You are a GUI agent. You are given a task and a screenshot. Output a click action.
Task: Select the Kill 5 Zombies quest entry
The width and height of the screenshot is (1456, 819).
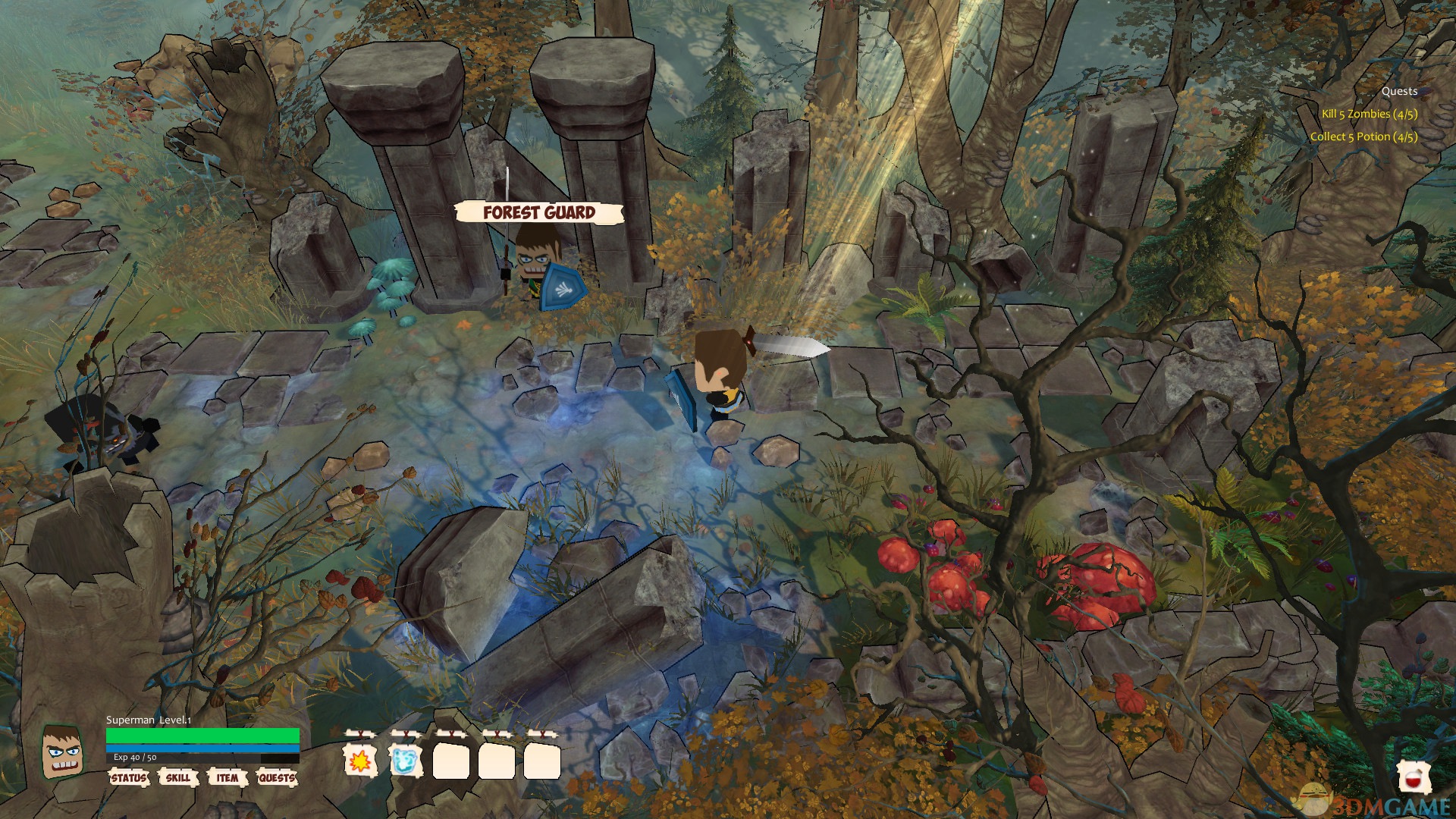pyautogui.click(x=1369, y=114)
